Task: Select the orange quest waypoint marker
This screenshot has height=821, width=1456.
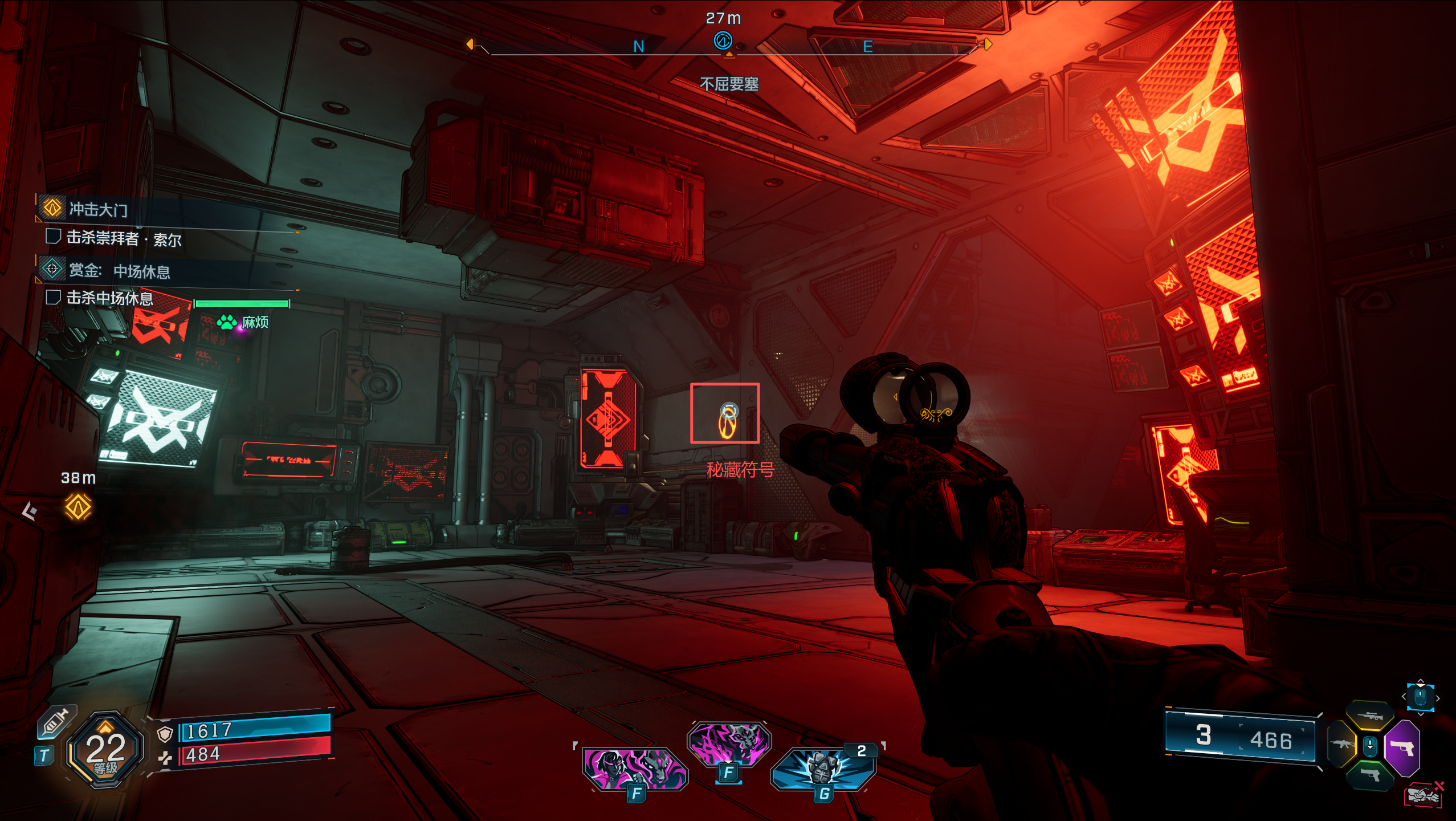Action: point(78,506)
